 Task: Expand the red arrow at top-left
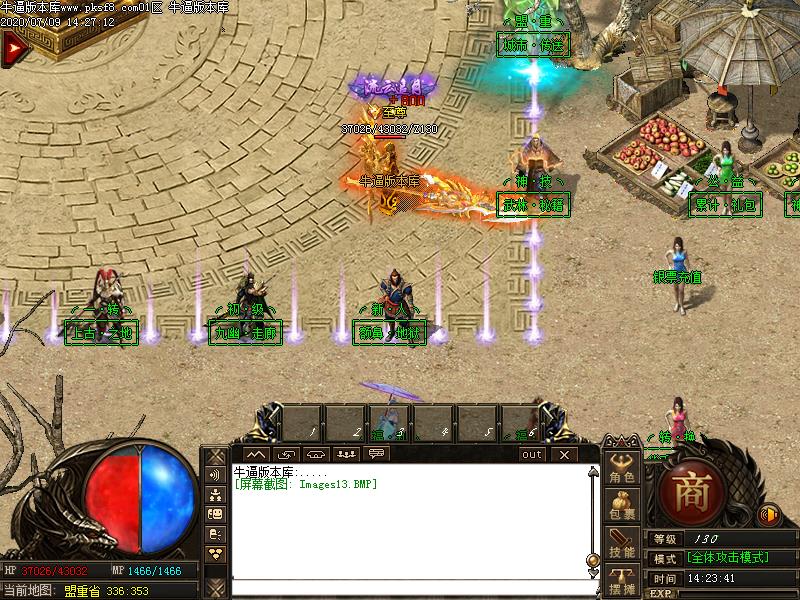point(12,48)
